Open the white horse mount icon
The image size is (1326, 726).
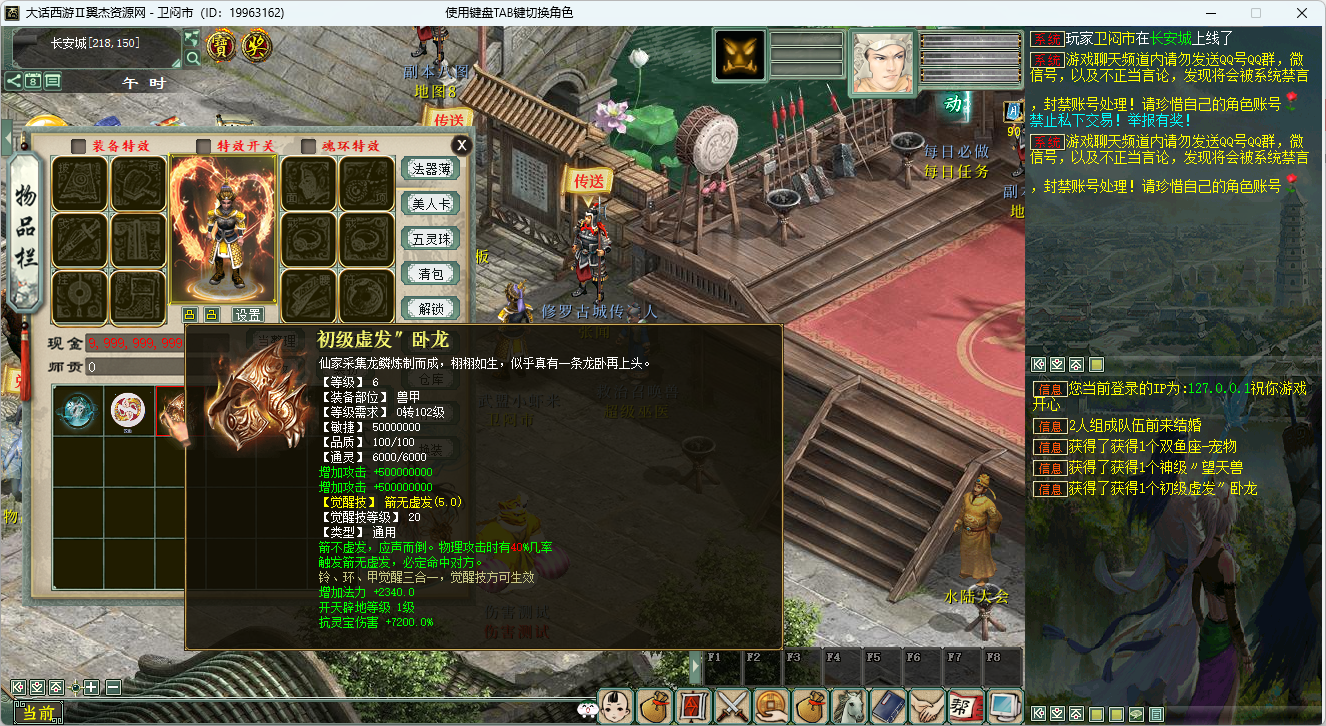click(848, 706)
